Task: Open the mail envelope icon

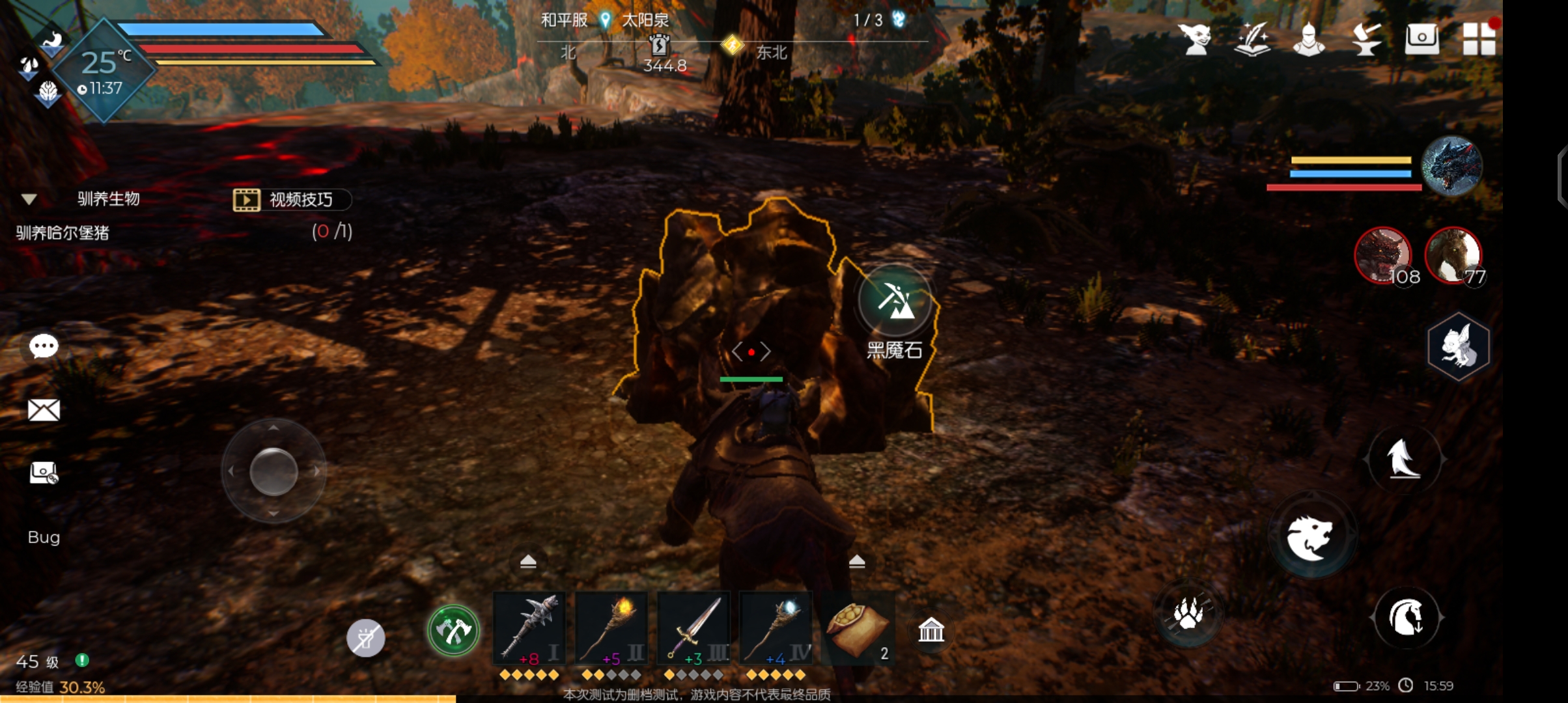Action: tap(44, 410)
